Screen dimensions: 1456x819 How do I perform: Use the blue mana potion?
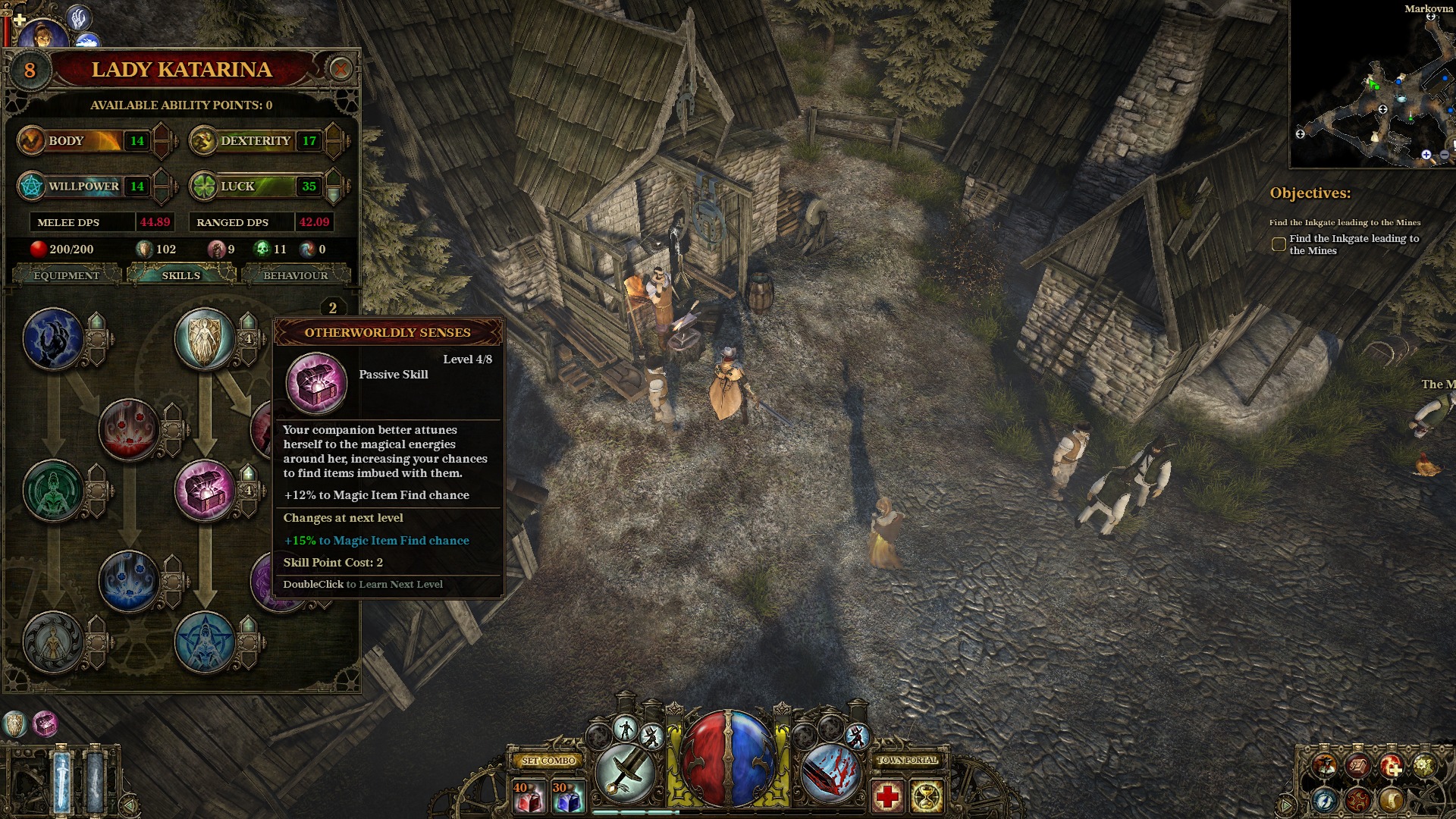[x=568, y=797]
